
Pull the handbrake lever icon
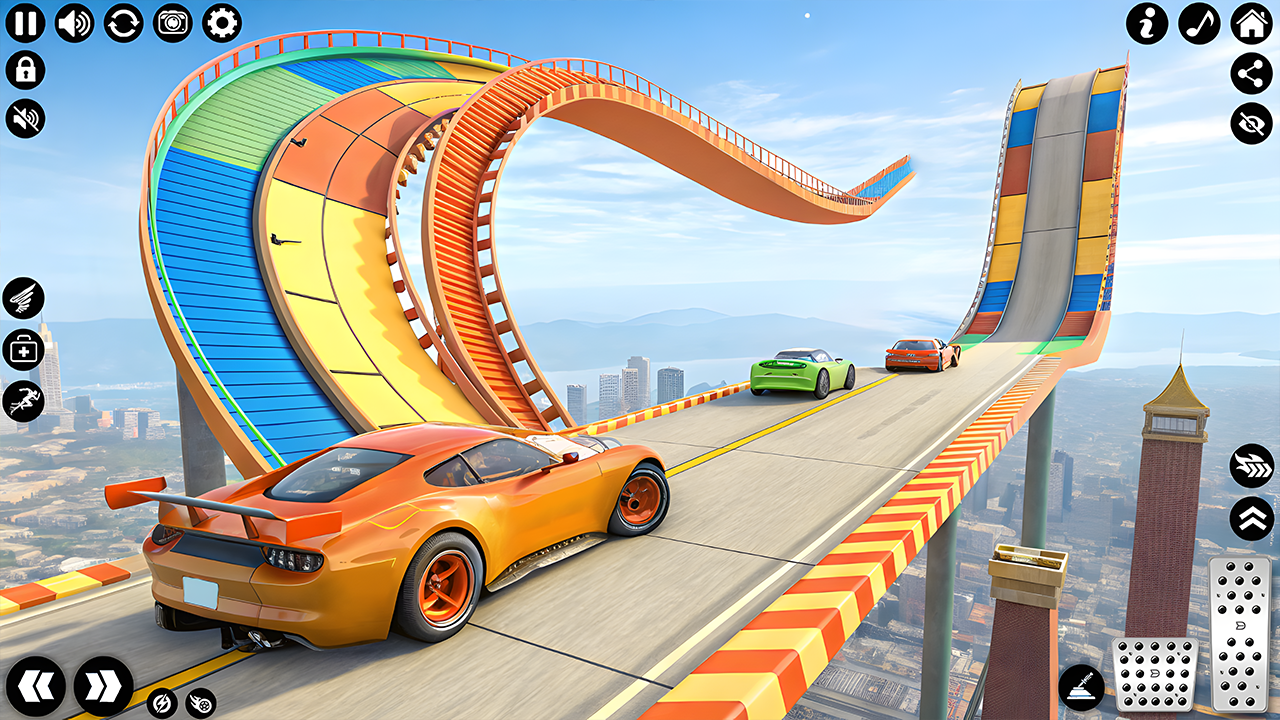pyautogui.click(x=1082, y=688)
